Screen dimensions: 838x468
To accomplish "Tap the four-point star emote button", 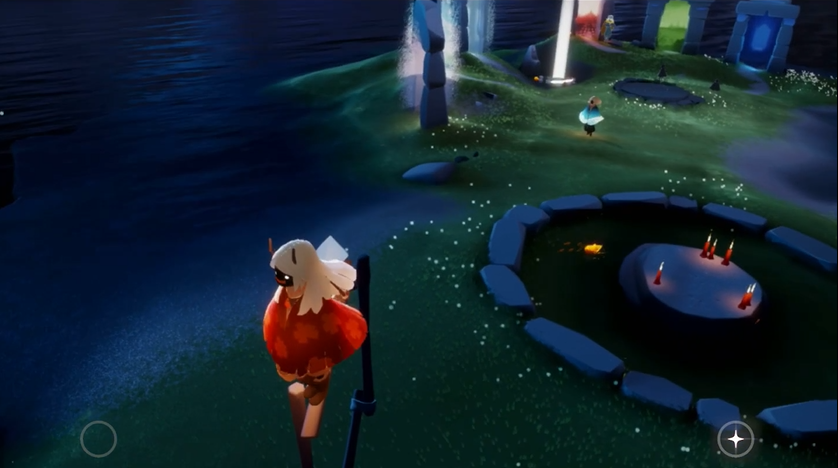I will click(735, 439).
